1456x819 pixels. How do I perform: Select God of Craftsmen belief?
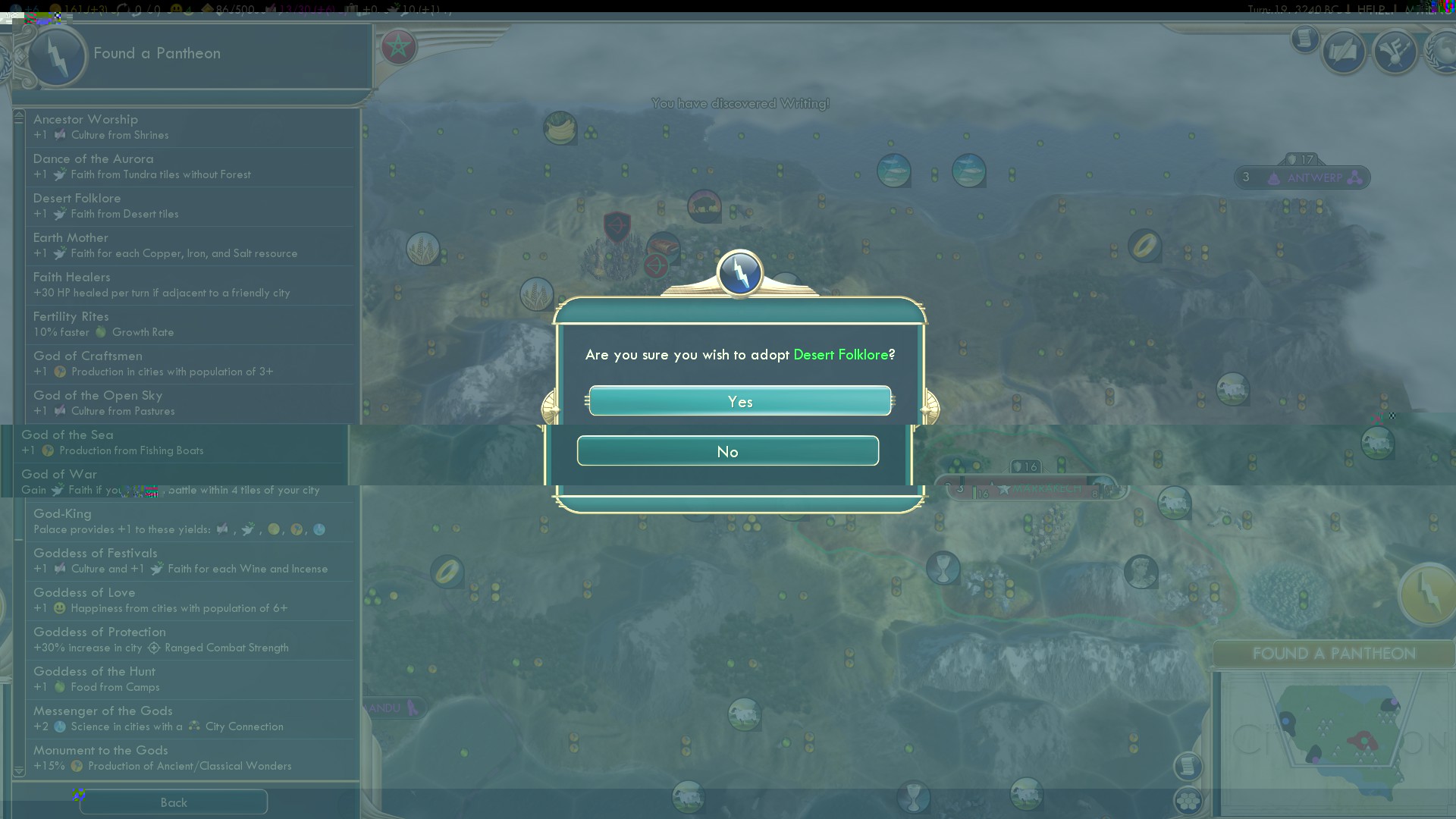[x=190, y=364]
